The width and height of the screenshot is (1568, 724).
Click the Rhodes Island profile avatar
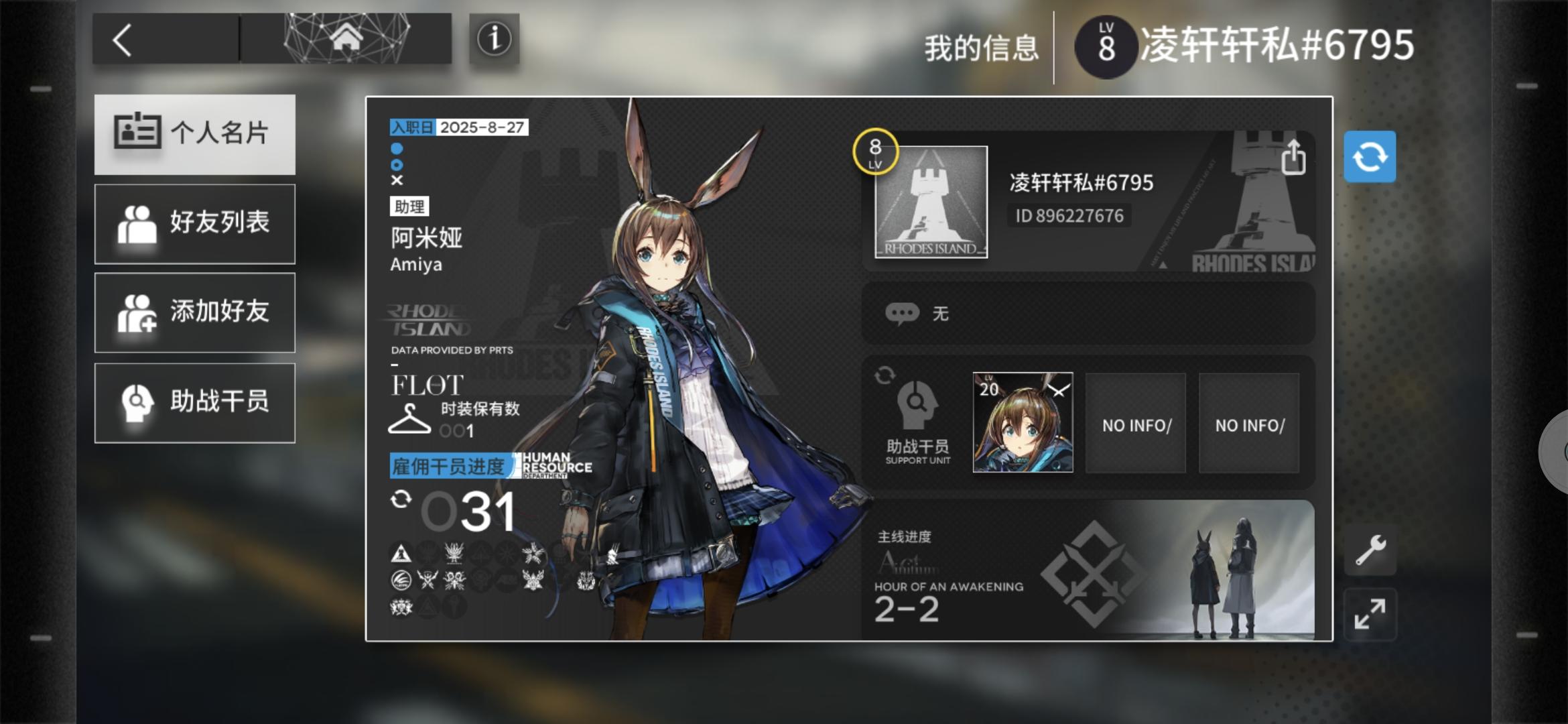pyautogui.click(x=930, y=200)
